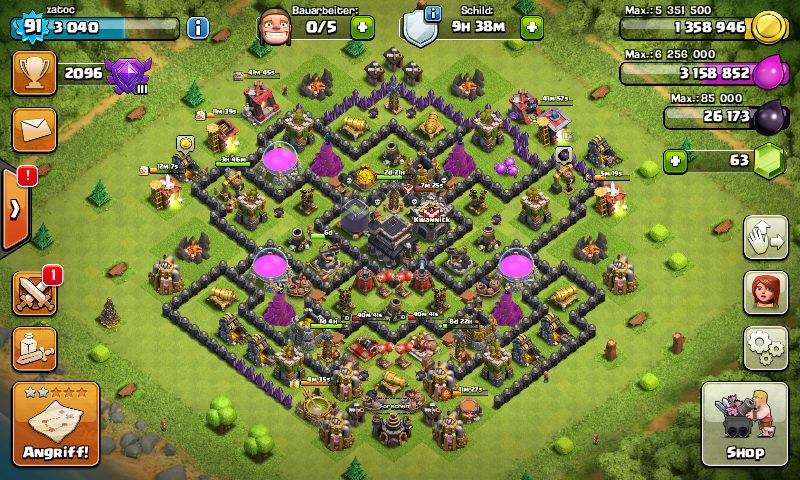Expand the side panel arrow tab

15,210
